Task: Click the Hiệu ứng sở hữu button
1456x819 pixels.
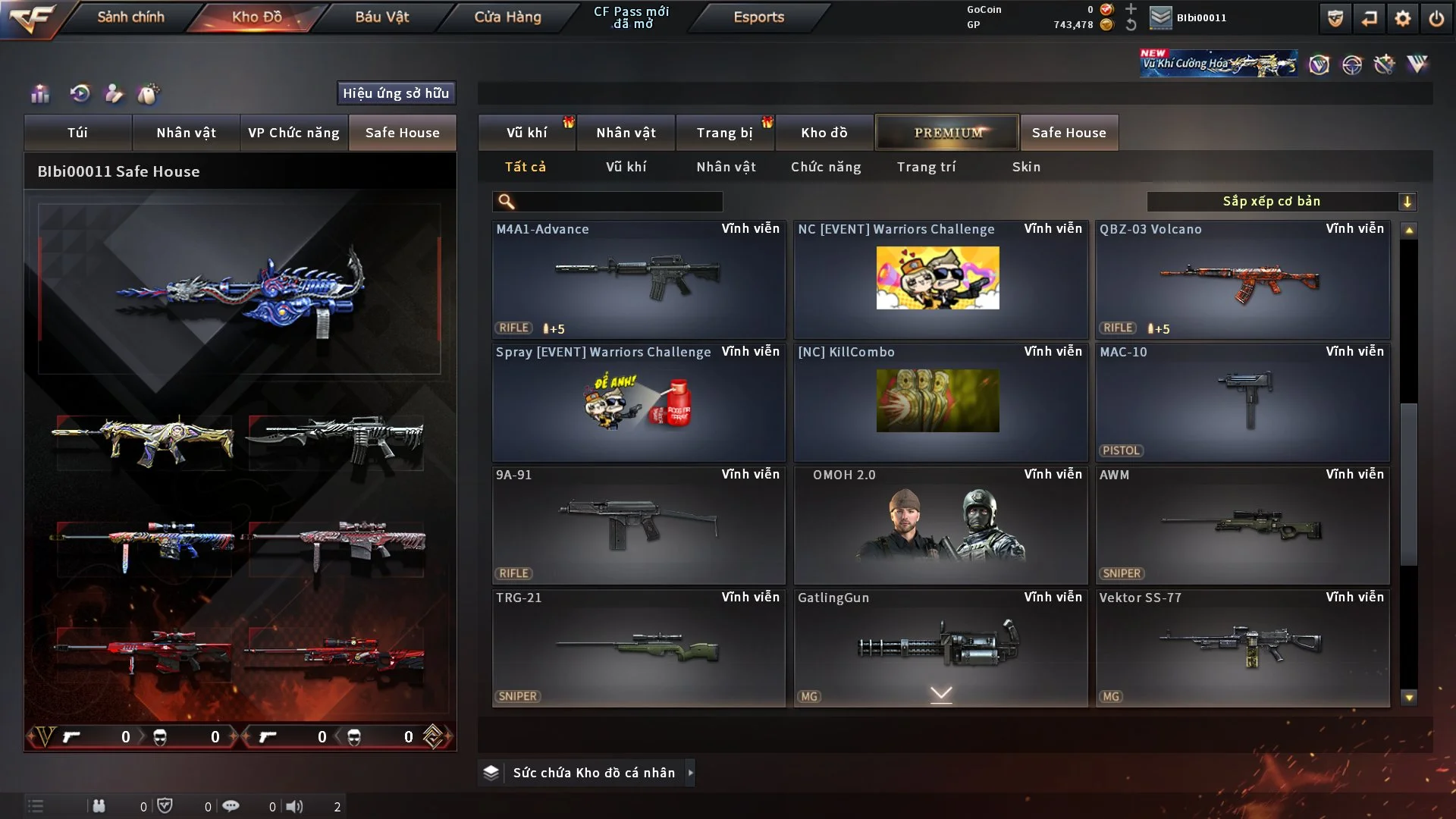Action: [x=396, y=93]
